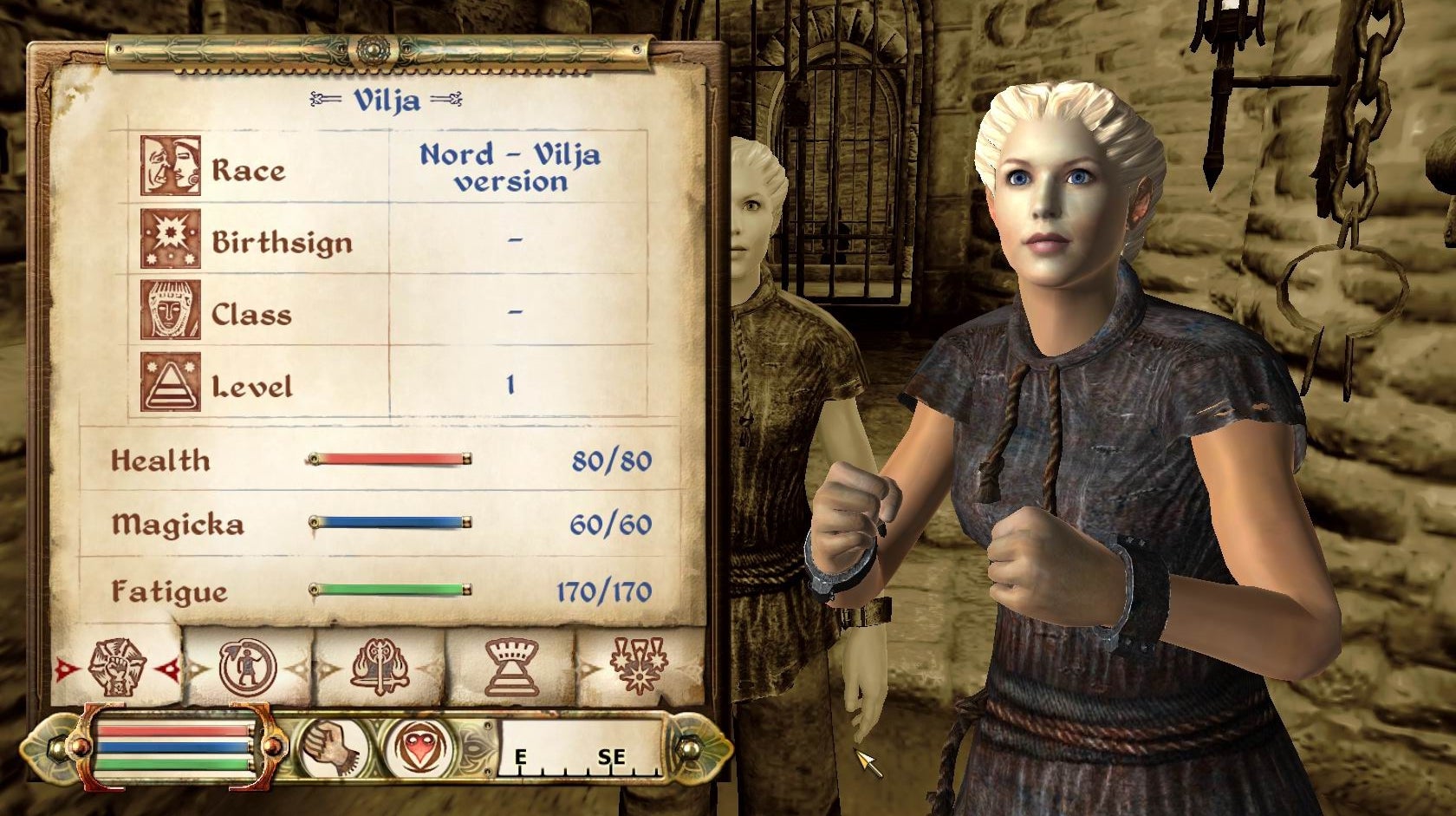This screenshot has height=816, width=1456.
Task: Open the magic menu heart icon
Action: click(x=420, y=747)
